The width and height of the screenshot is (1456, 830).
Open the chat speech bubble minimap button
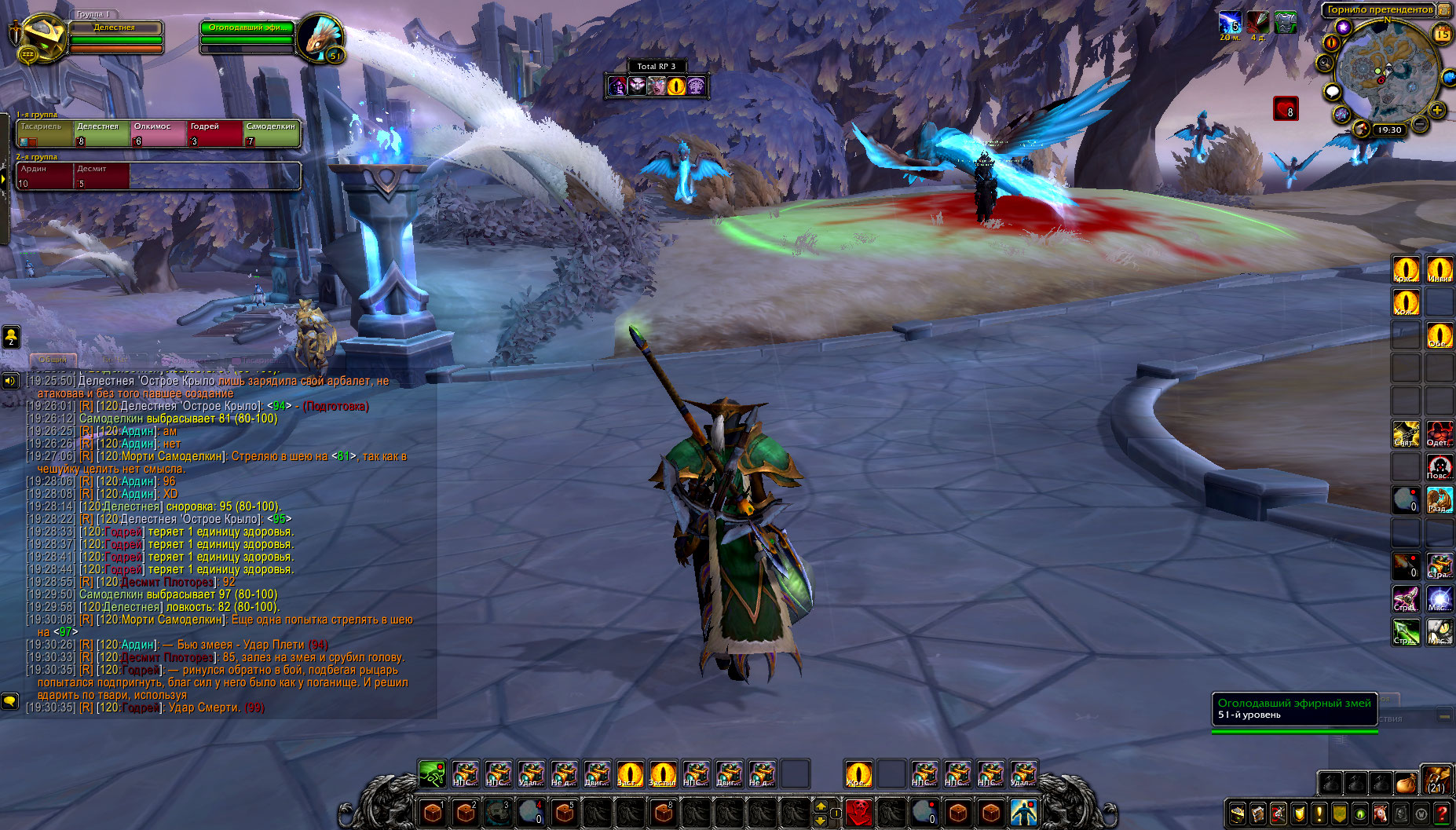pos(1332,92)
